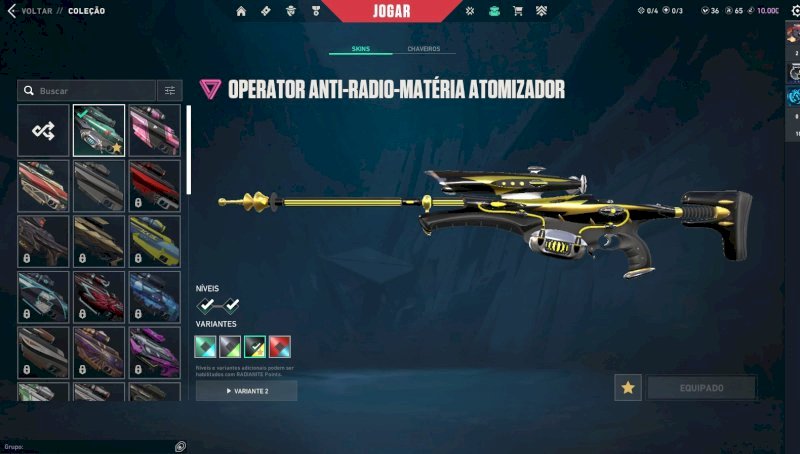Click the Equipado button

click(701, 388)
